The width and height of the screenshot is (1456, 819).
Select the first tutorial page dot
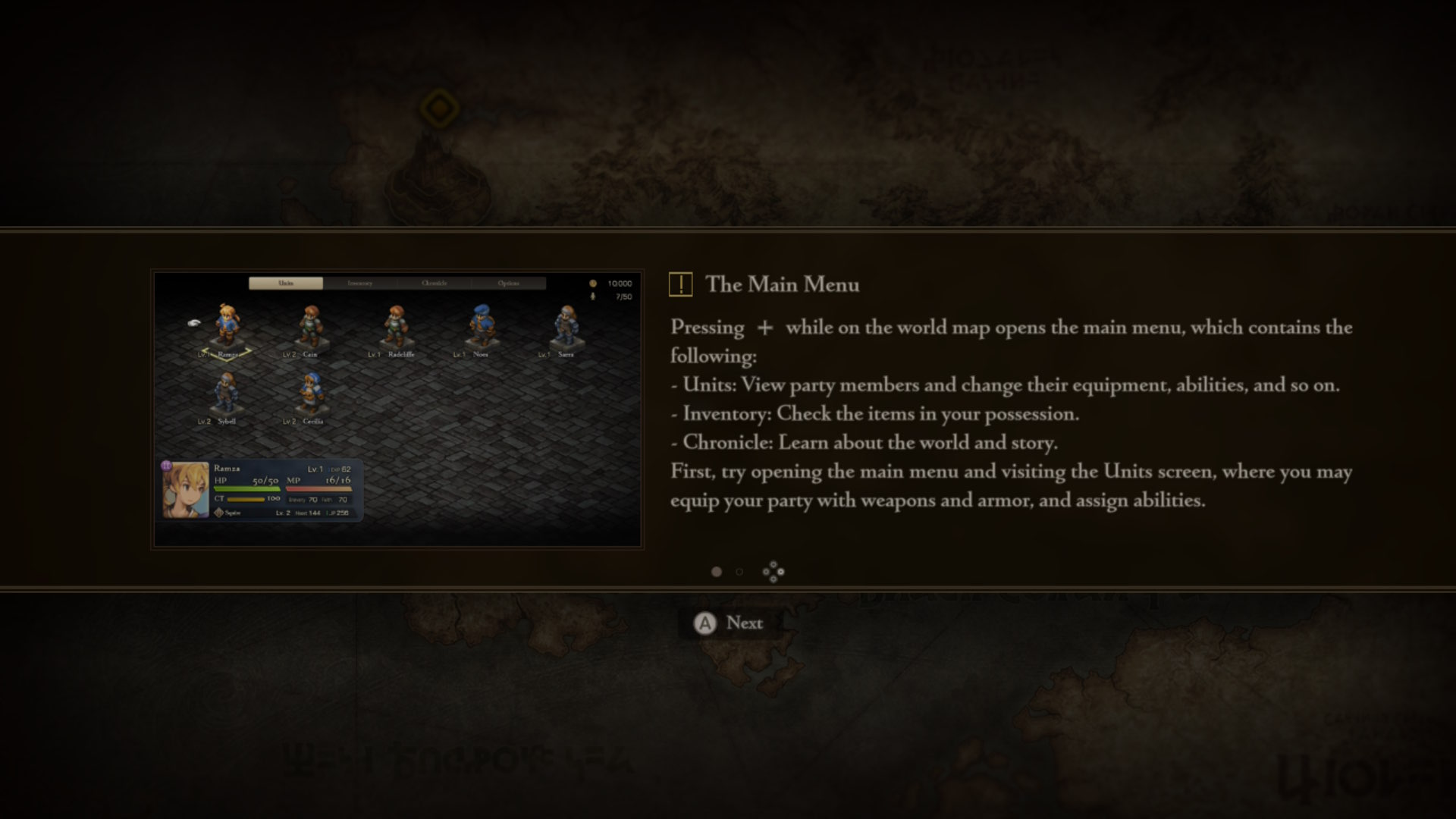717,572
